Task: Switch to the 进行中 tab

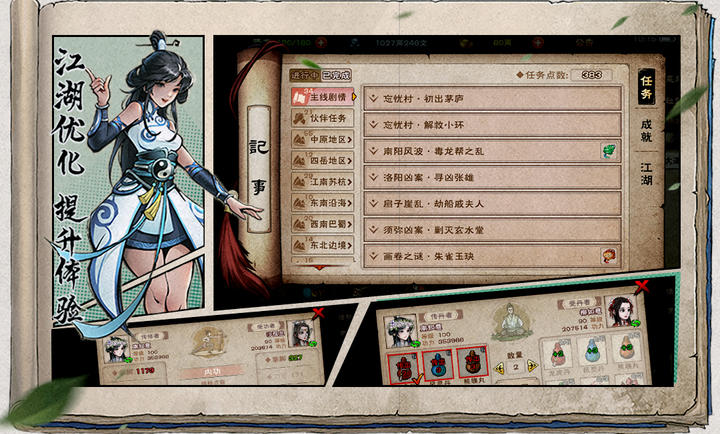Action: (303, 75)
